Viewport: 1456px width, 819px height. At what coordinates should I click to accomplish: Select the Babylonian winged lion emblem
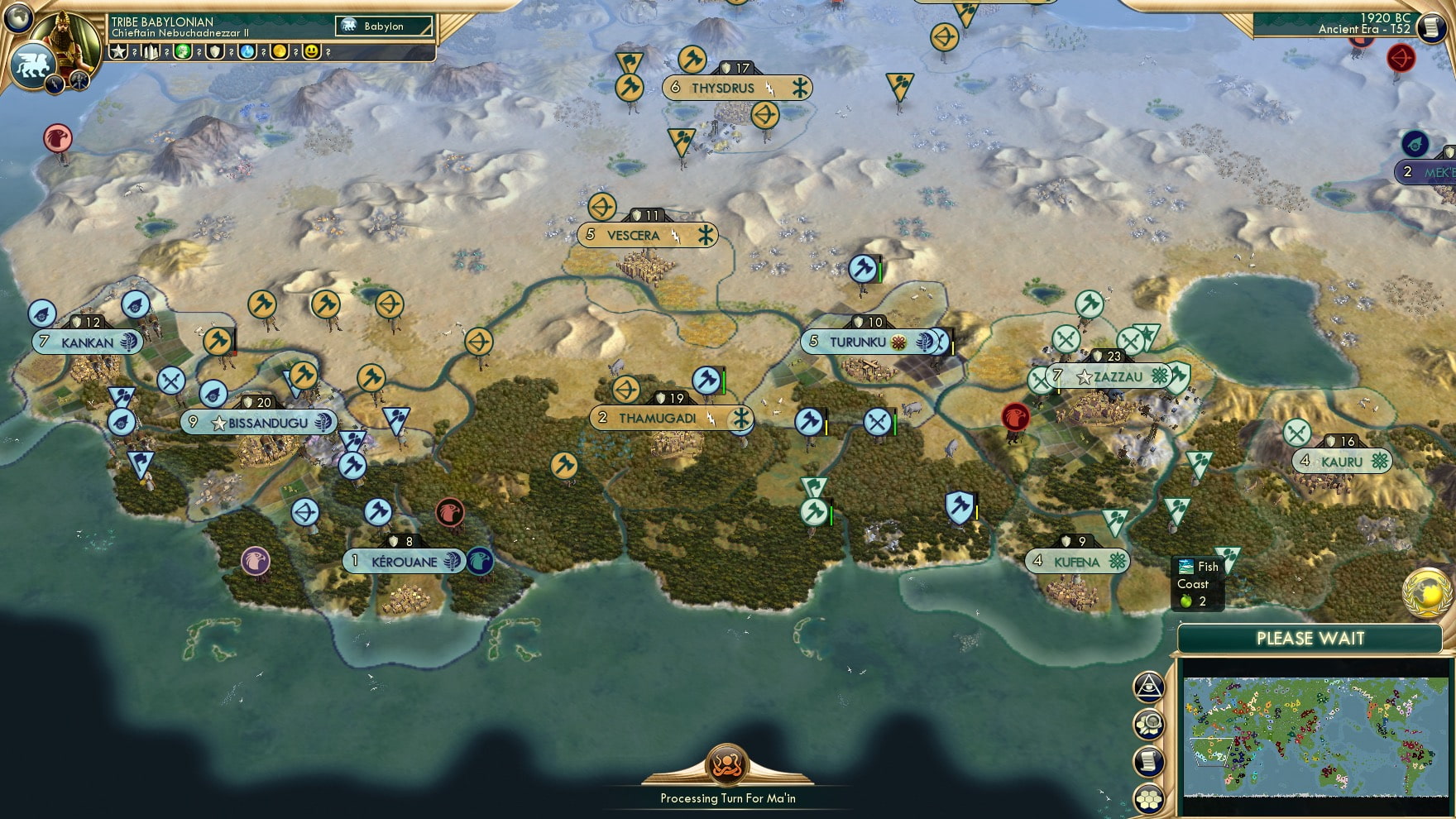pyautogui.click(x=31, y=65)
